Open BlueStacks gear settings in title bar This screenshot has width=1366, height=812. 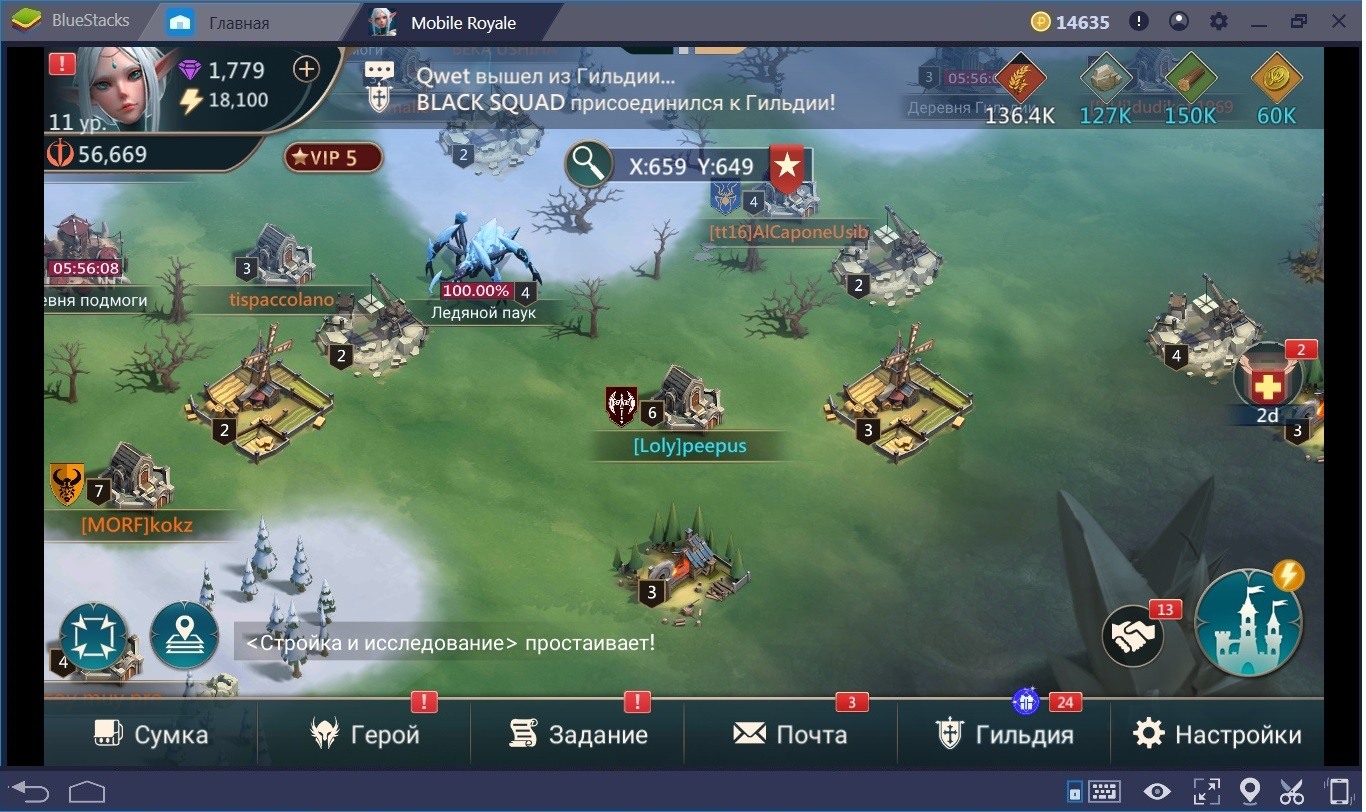[1218, 21]
